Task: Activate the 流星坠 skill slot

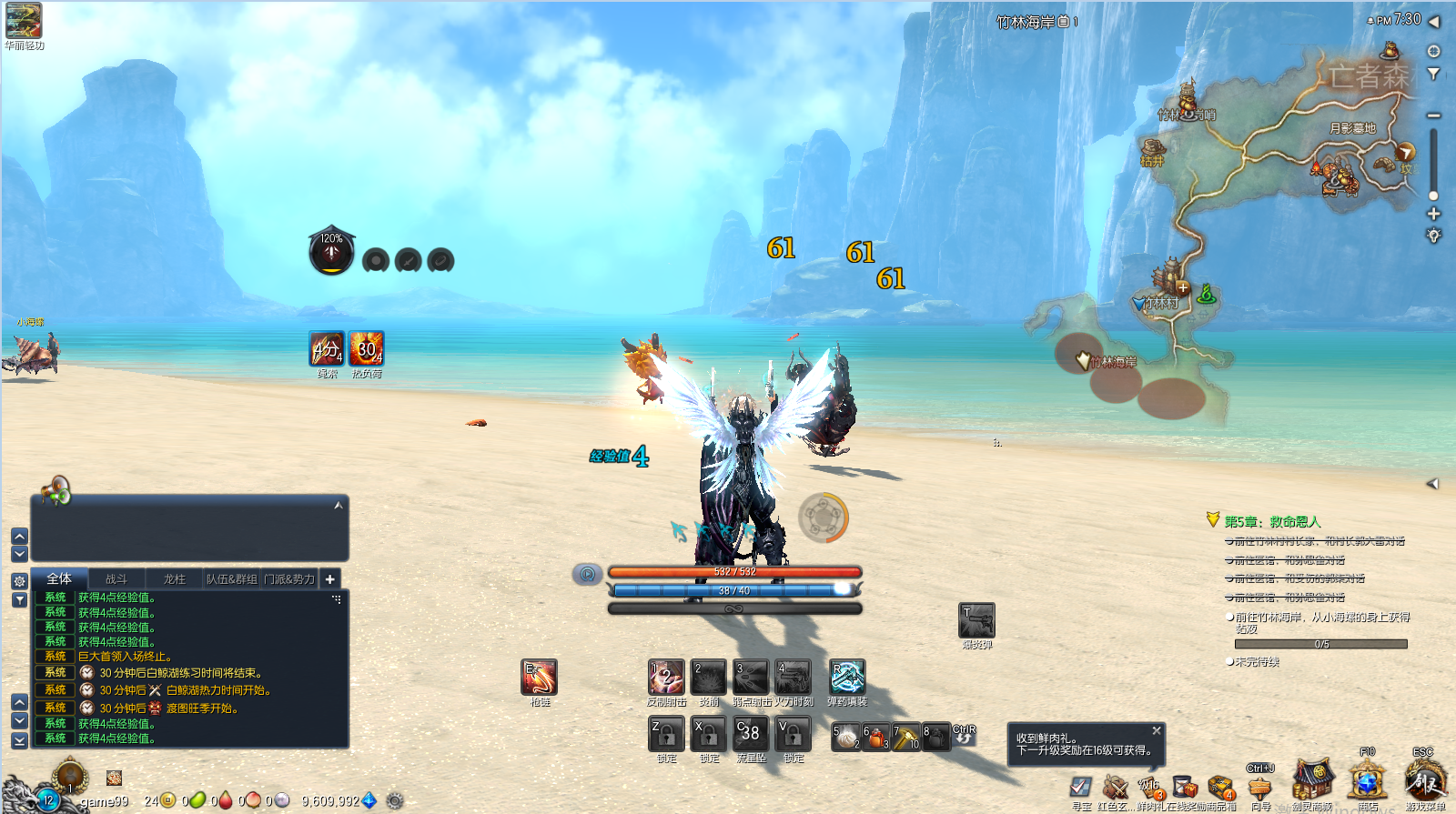Action: pos(751,733)
